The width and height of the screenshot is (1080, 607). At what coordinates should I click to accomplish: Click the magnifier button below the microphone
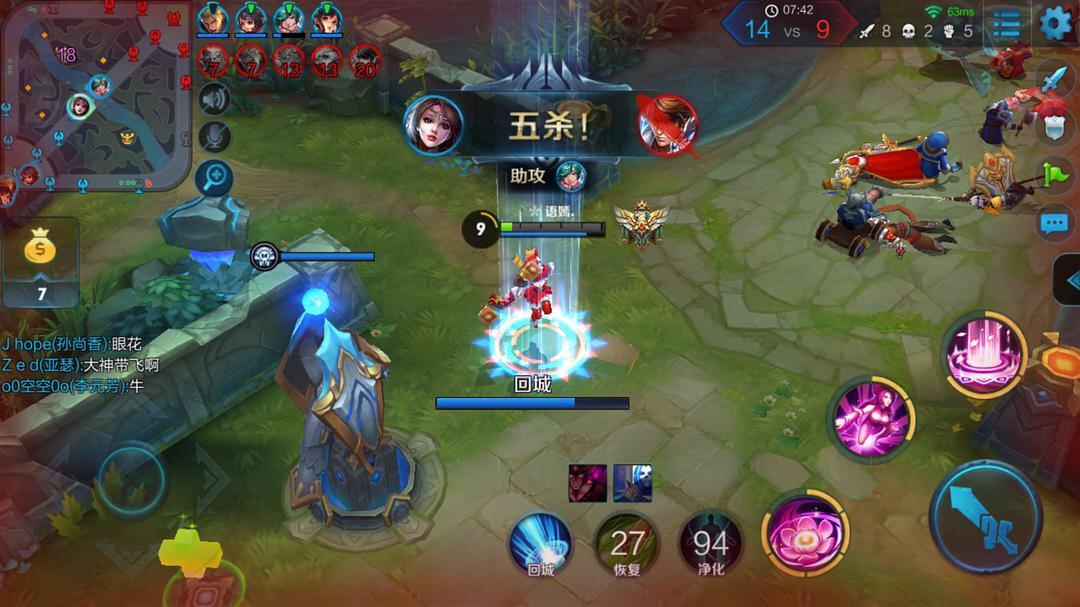pyautogui.click(x=213, y=178)
